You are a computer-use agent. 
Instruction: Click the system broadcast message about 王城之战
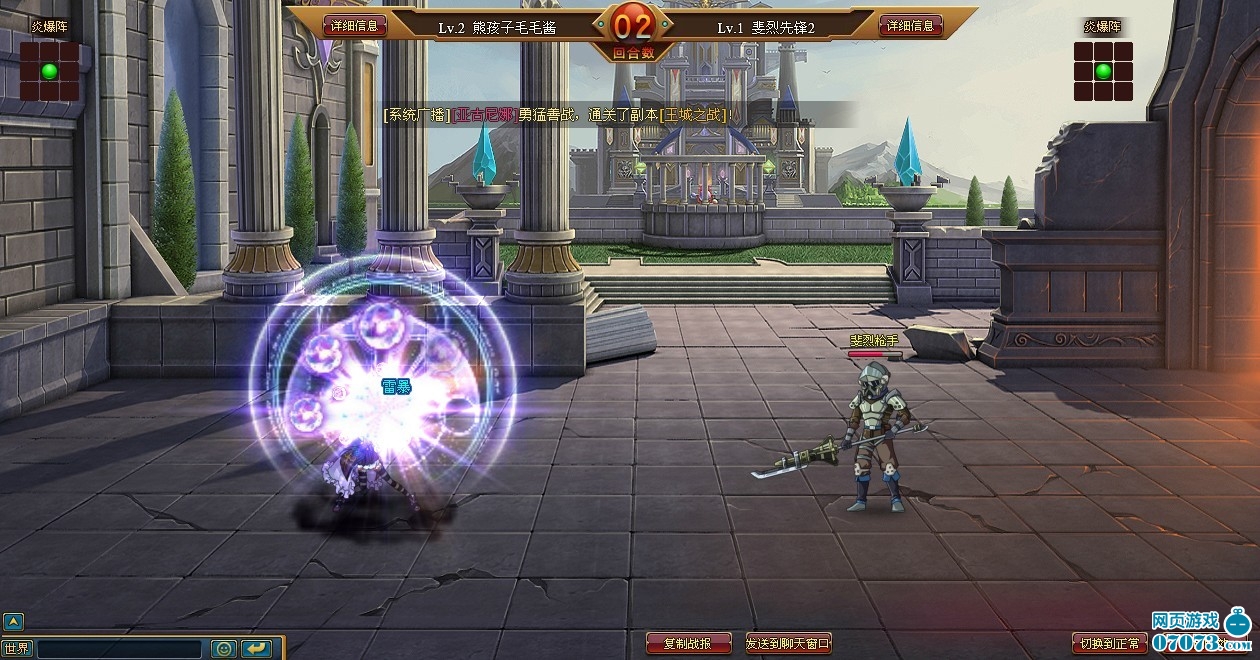pyautogui.click(x=558, y=115)
